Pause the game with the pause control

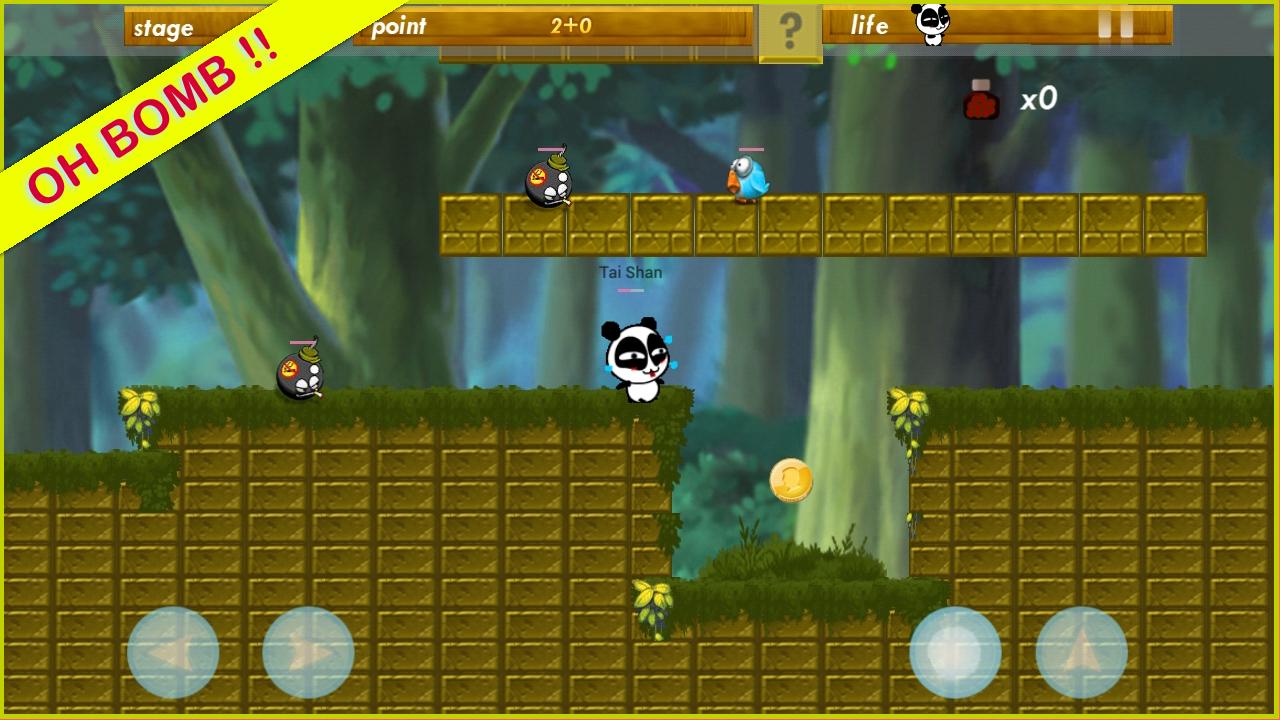point(1118,25)
